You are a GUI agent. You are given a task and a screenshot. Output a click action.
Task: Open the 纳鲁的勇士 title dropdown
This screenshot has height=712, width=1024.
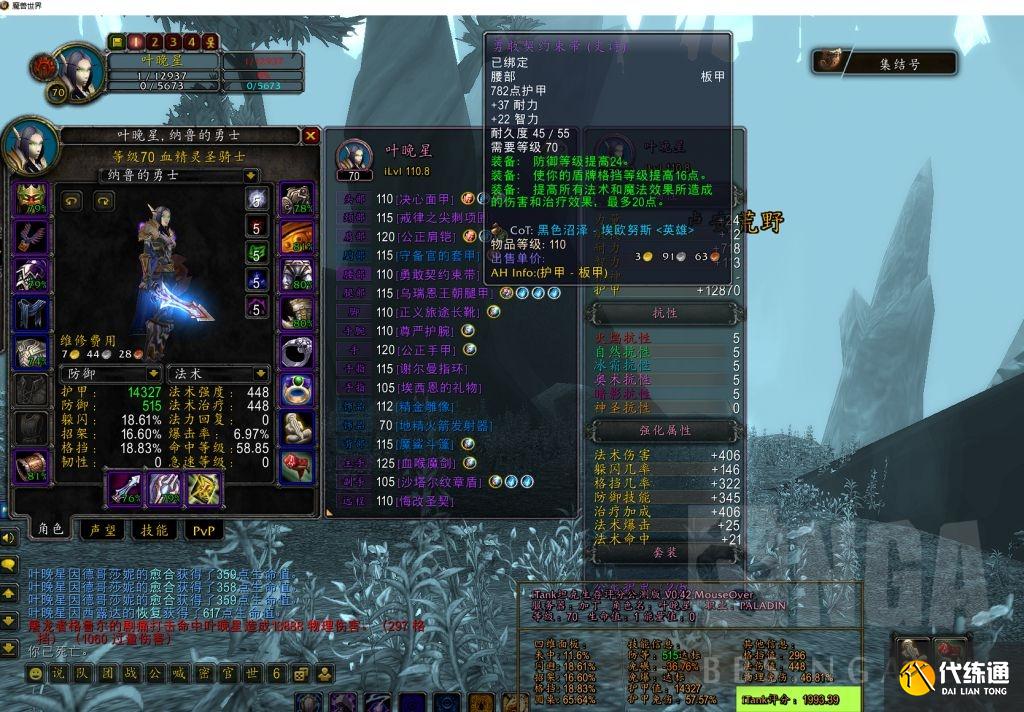(x=251, y=176)
